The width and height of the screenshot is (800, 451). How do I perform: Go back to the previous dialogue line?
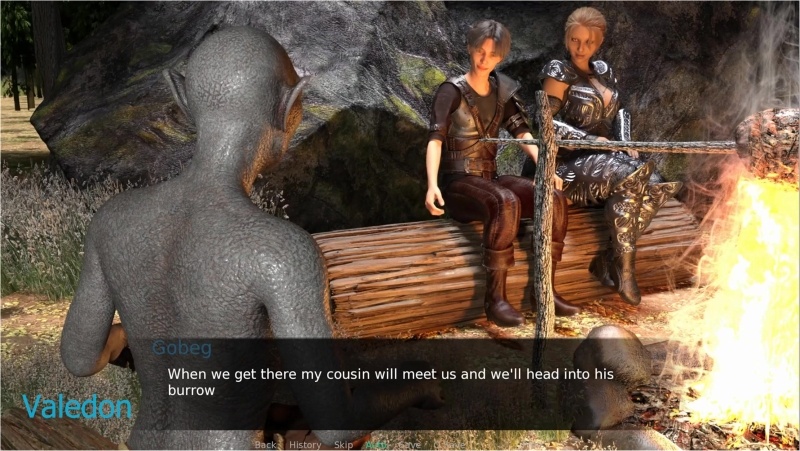click(x=265, y=444)
